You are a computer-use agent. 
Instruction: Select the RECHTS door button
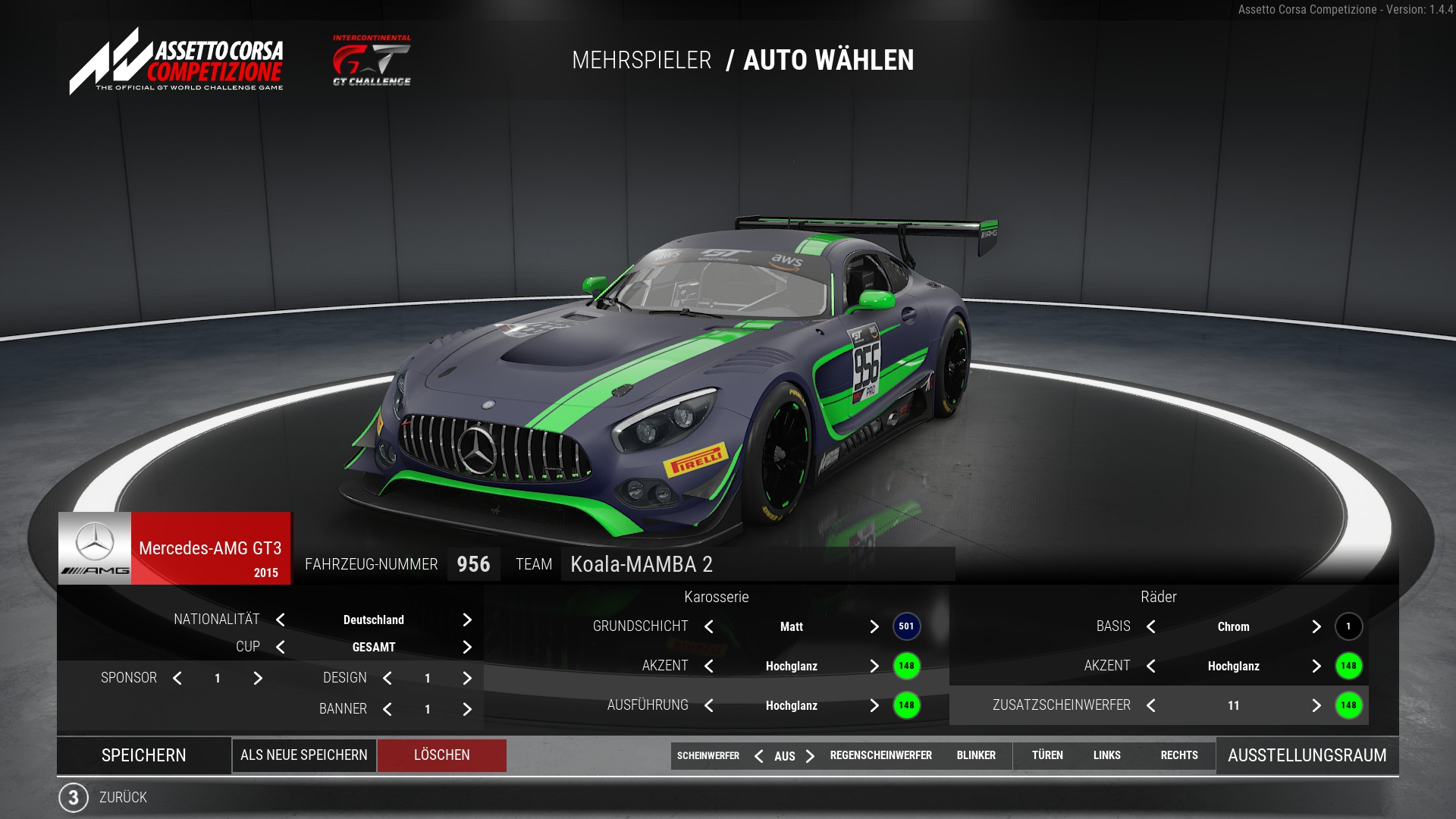(x=1179, y=755)
